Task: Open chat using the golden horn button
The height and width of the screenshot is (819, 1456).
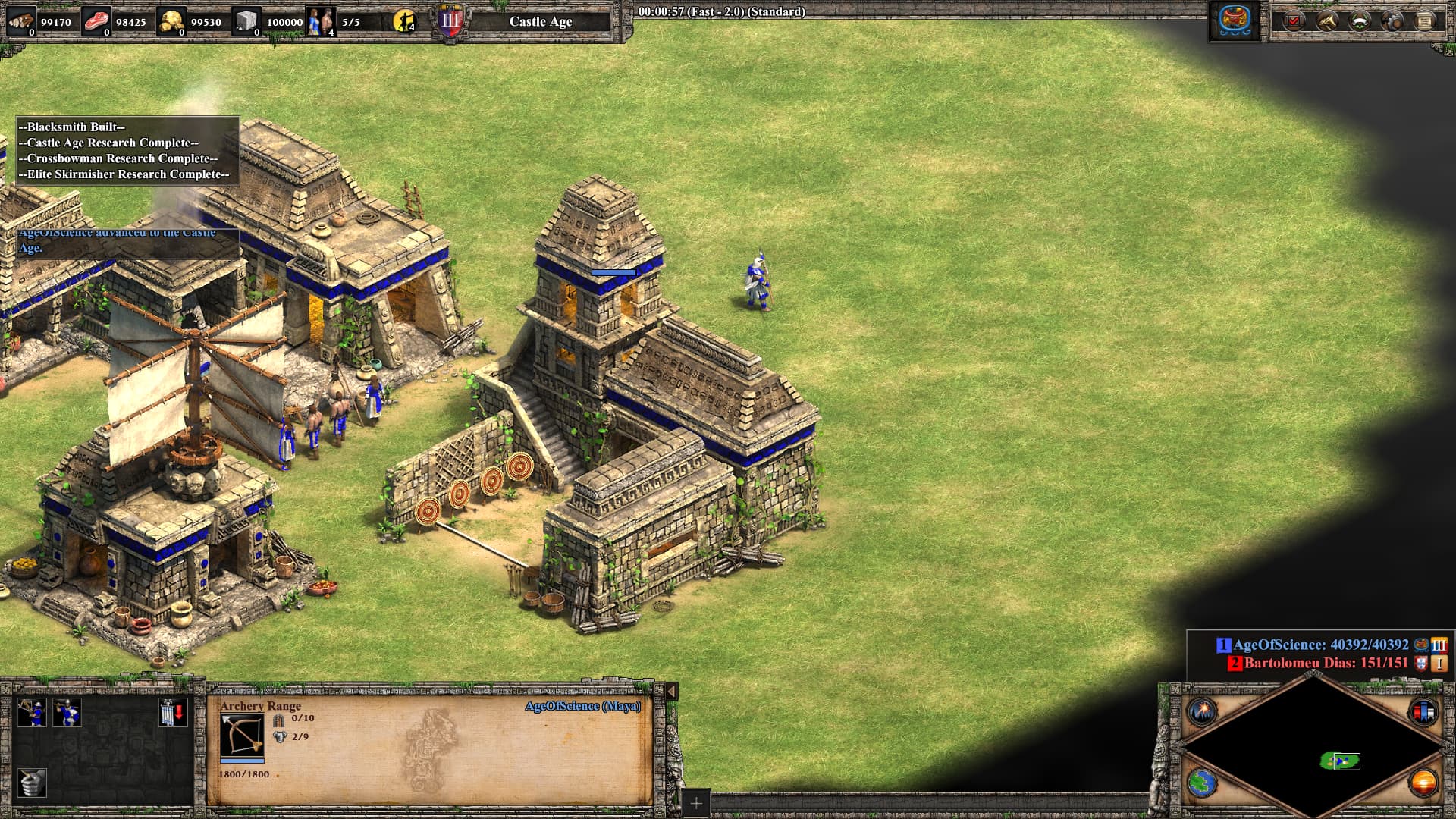Action: pyautogui.click(x=1327, y=21)
